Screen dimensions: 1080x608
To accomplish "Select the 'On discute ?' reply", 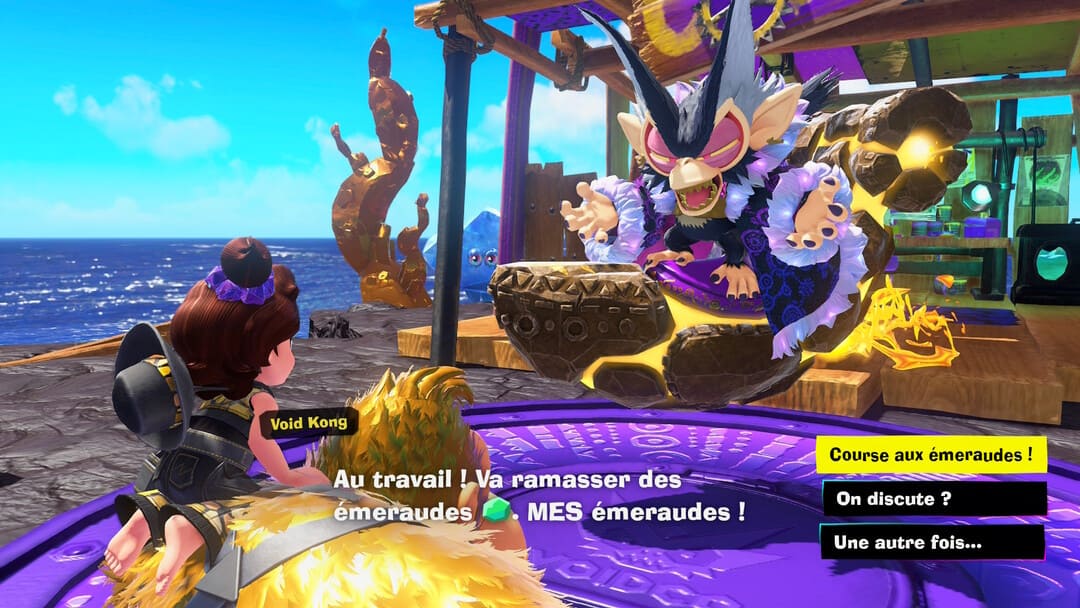I will 933,499.
